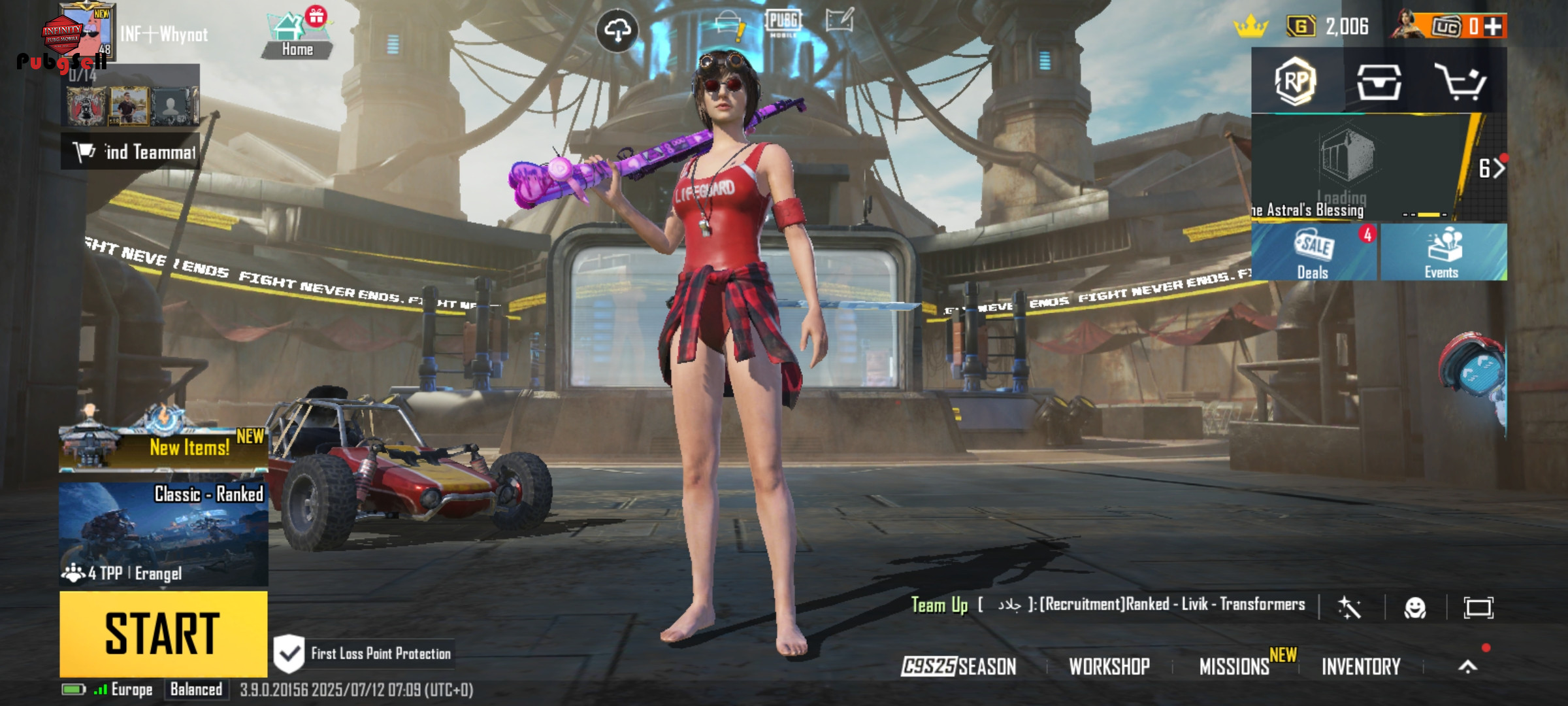Open the Inventory menu

[x=1361, y=666]
